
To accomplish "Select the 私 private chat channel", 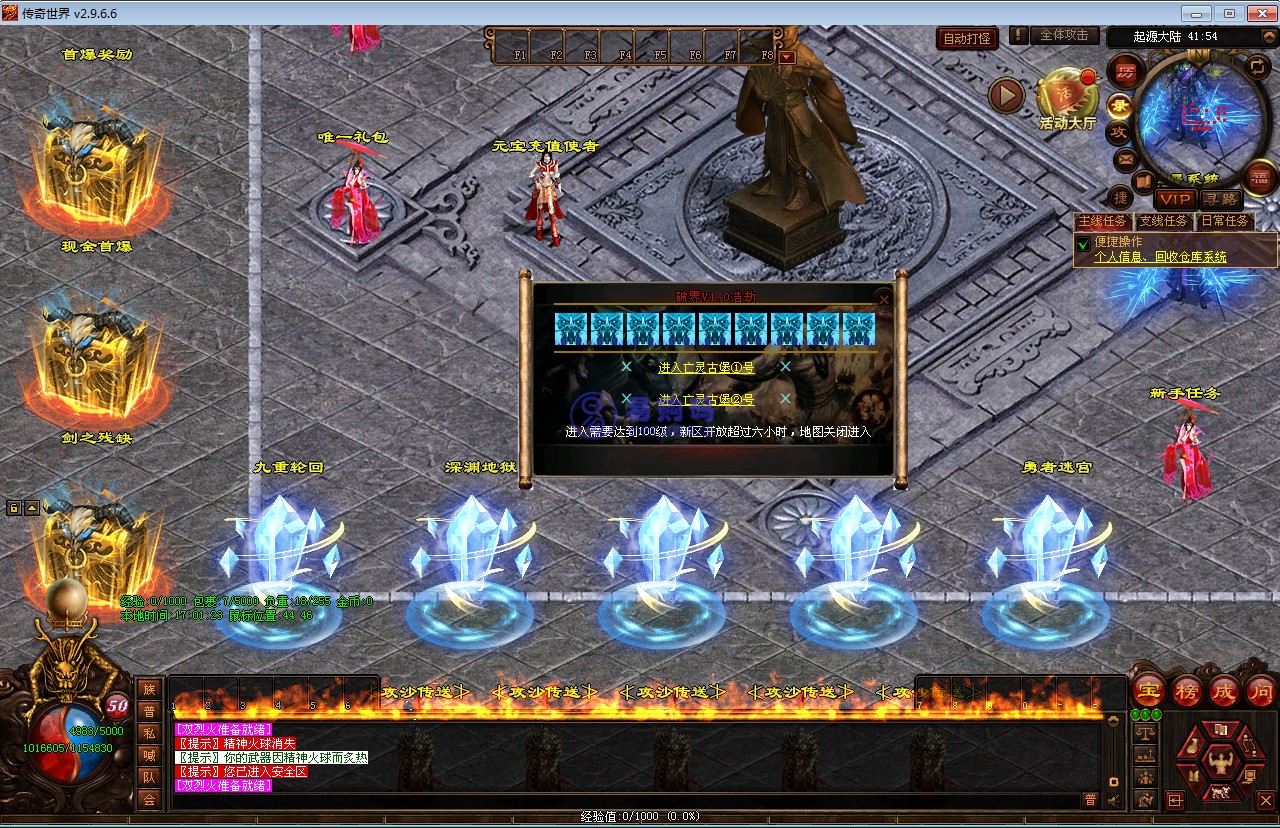I will (149, 732).
